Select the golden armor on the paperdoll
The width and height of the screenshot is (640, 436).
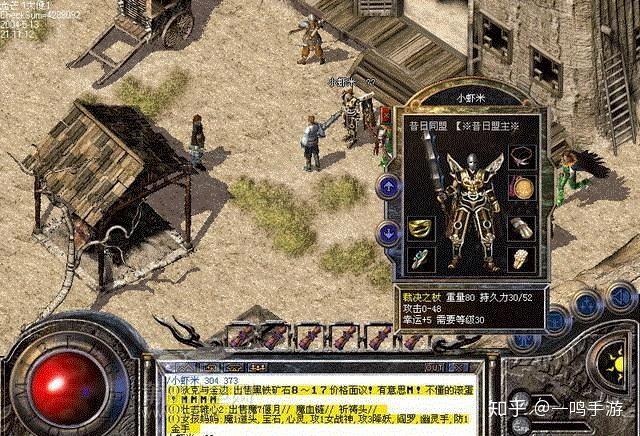[470, 205]
